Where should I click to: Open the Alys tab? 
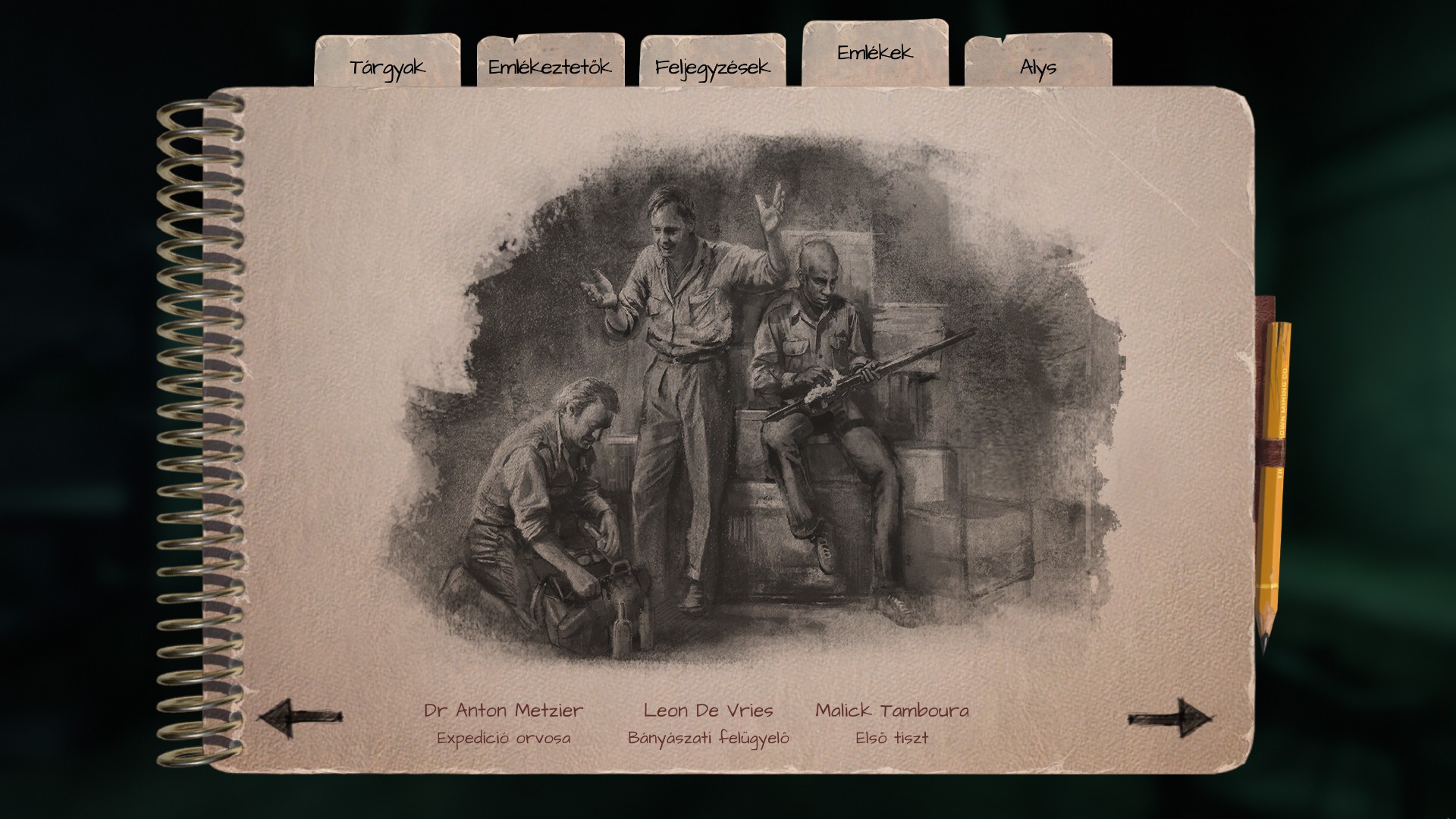click(x=1037, y=66)
